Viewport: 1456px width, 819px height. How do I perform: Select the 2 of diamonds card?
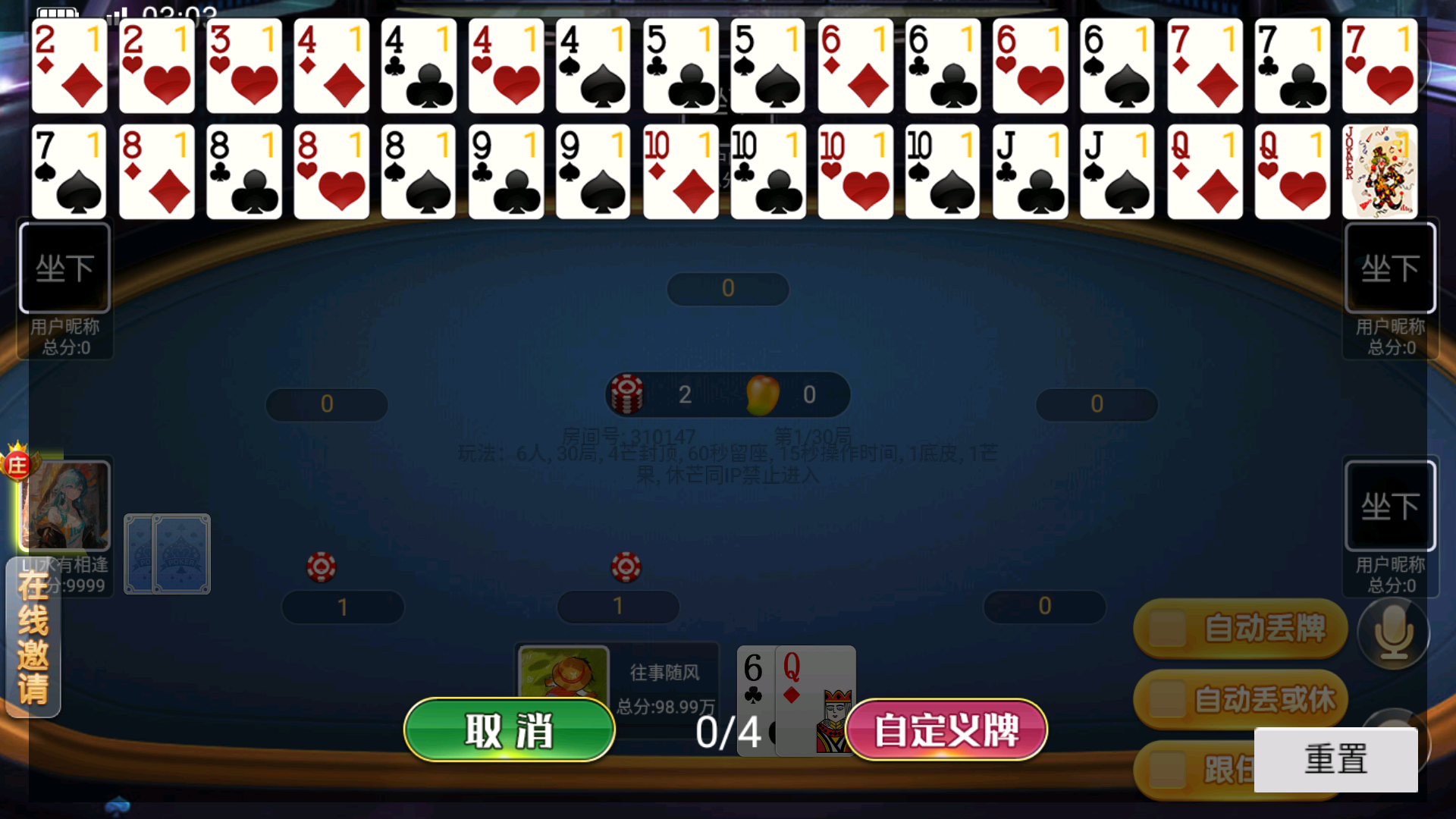click(x=69, y=66)
